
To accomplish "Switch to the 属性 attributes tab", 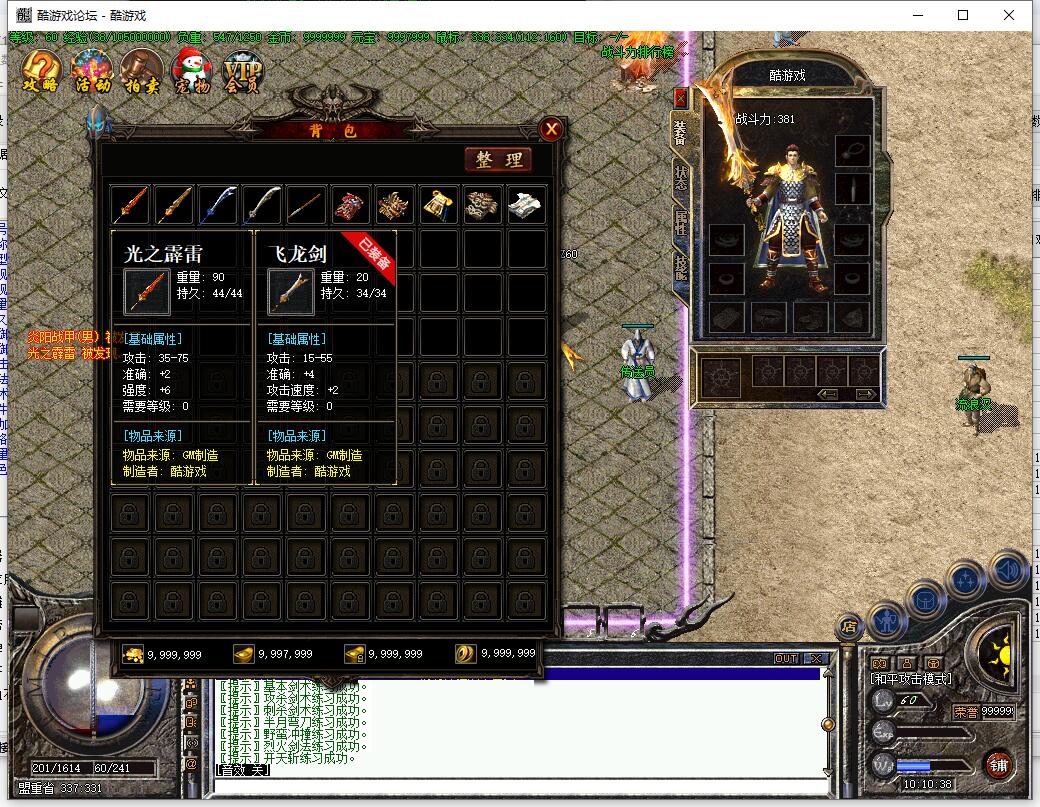I will click(x=681, y=222).
